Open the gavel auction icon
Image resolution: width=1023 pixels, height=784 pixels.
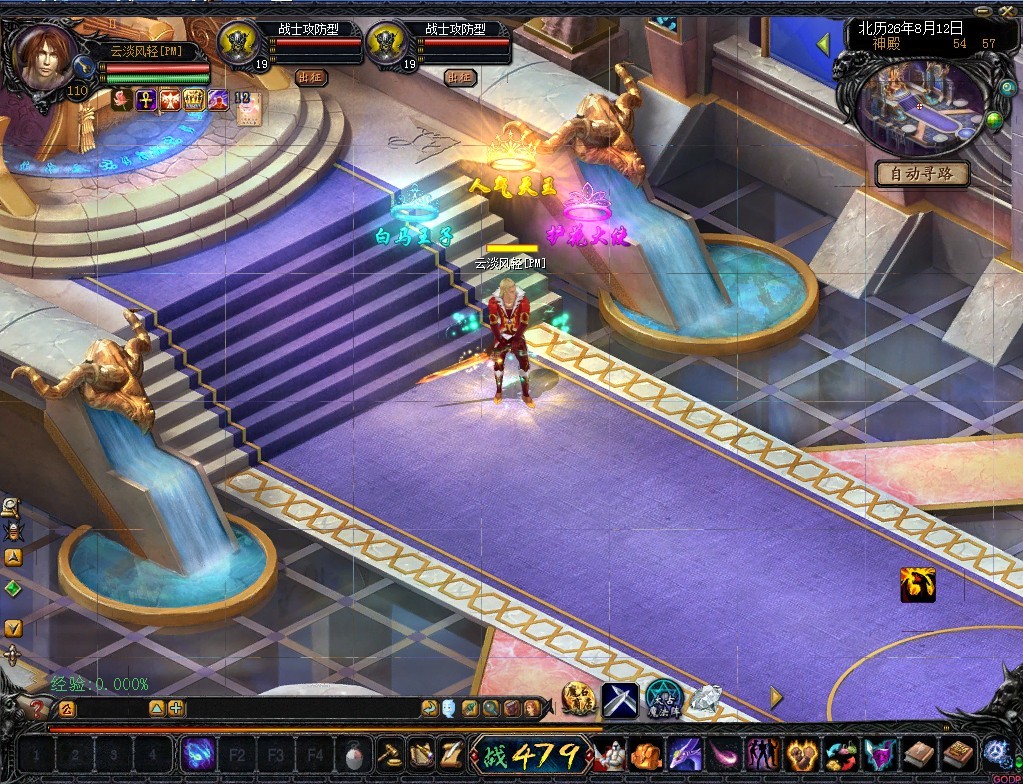point(388,752)
